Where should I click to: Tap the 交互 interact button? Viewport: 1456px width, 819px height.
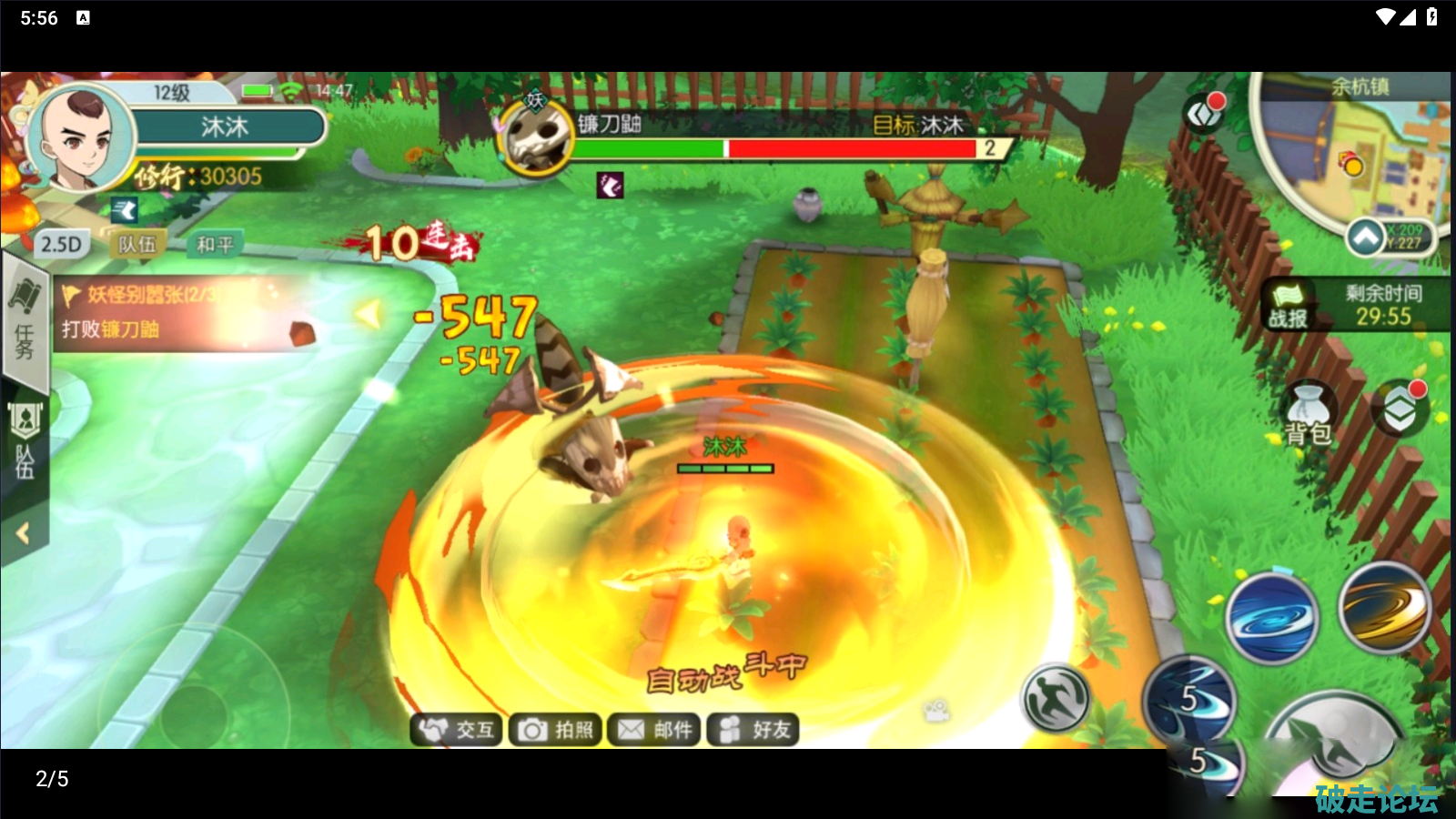458,730
